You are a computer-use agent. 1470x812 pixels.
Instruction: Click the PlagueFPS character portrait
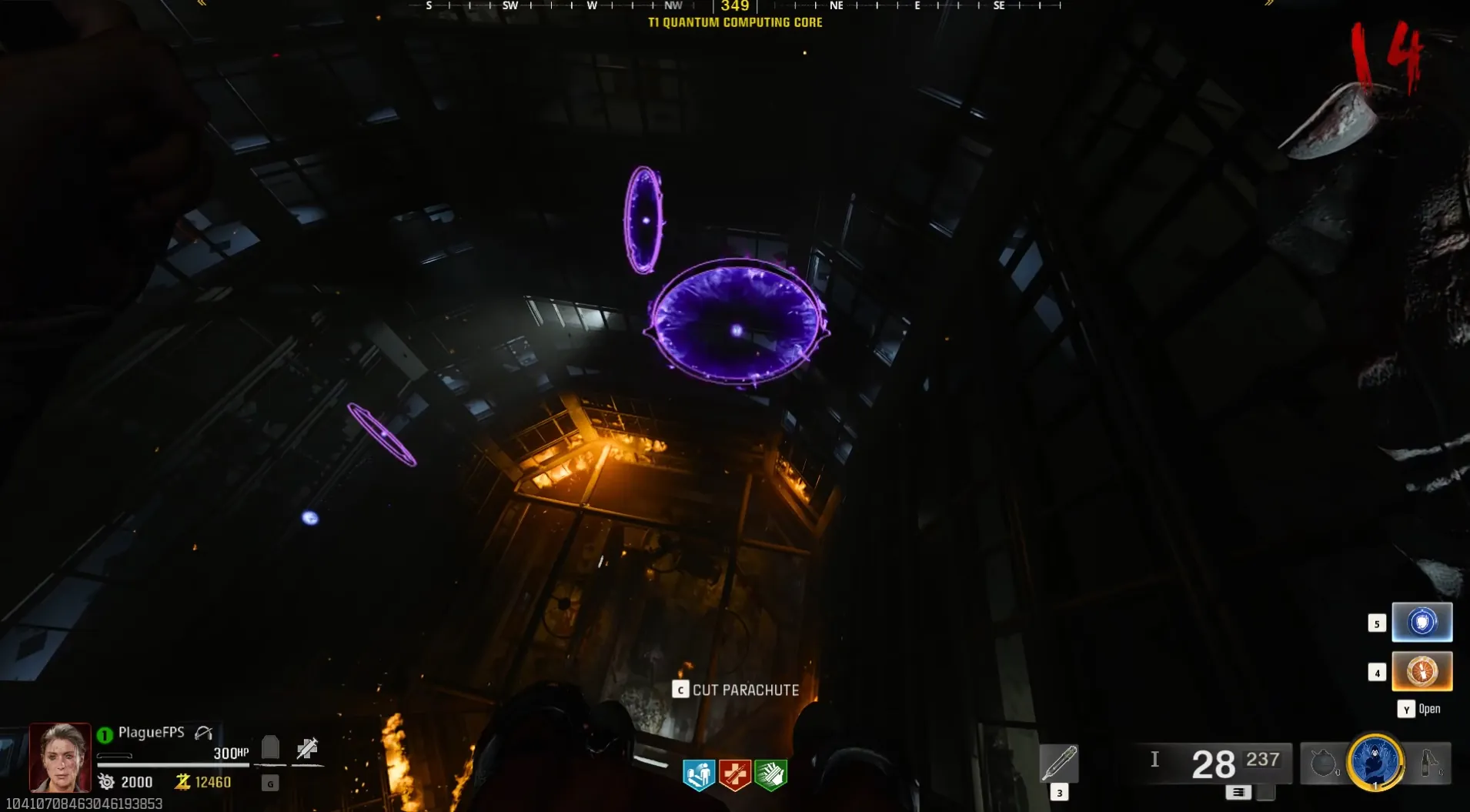[60, 757]
